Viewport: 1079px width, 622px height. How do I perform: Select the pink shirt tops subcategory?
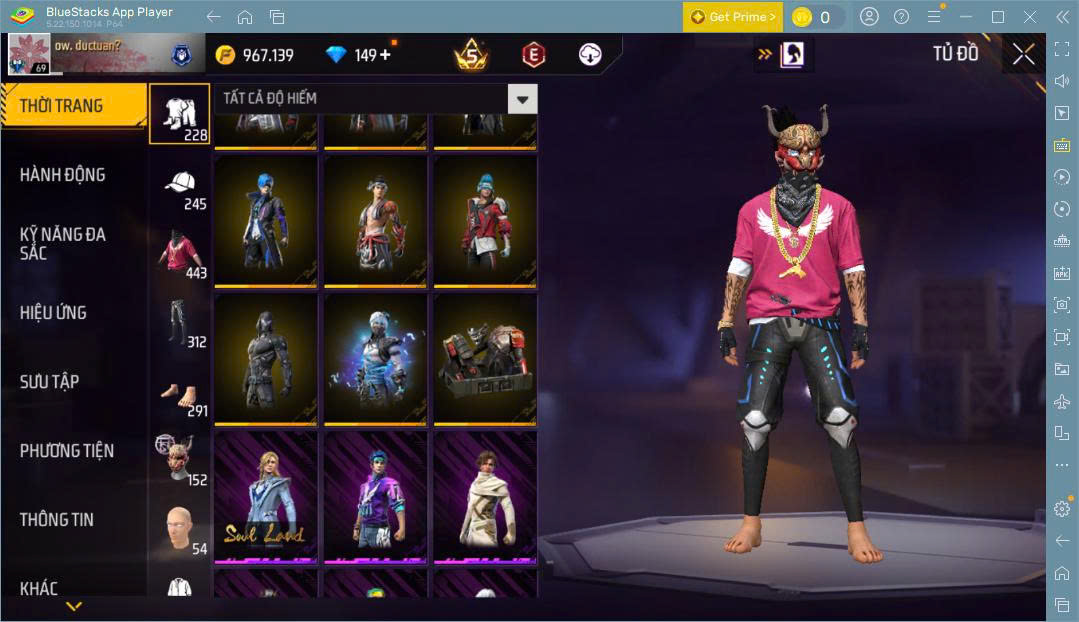click(180, 254)
